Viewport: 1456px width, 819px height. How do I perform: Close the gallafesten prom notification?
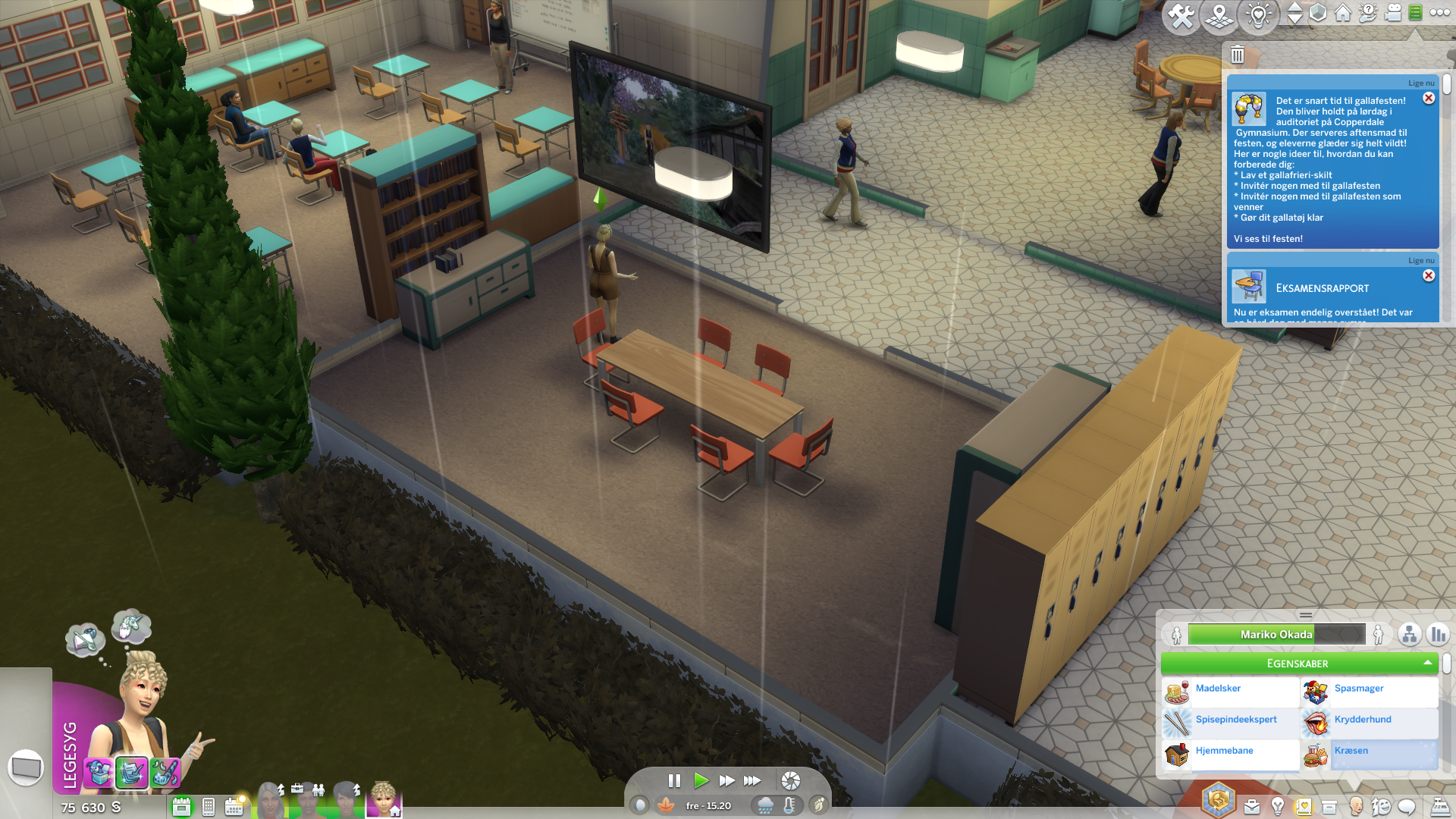pyautogui.click(x=1429, y=99)
